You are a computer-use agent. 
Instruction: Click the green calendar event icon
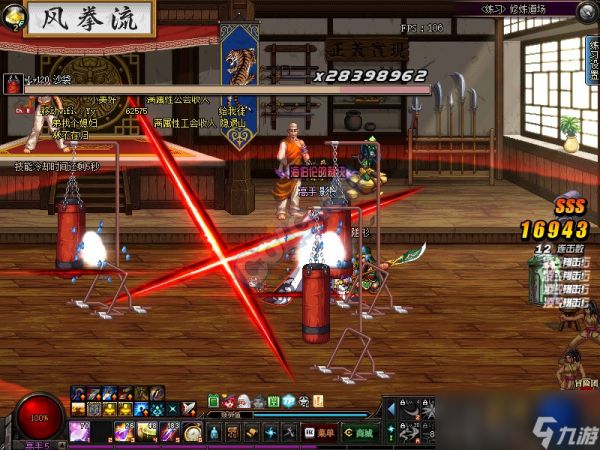pyautogui.click(x=213, y=401)
